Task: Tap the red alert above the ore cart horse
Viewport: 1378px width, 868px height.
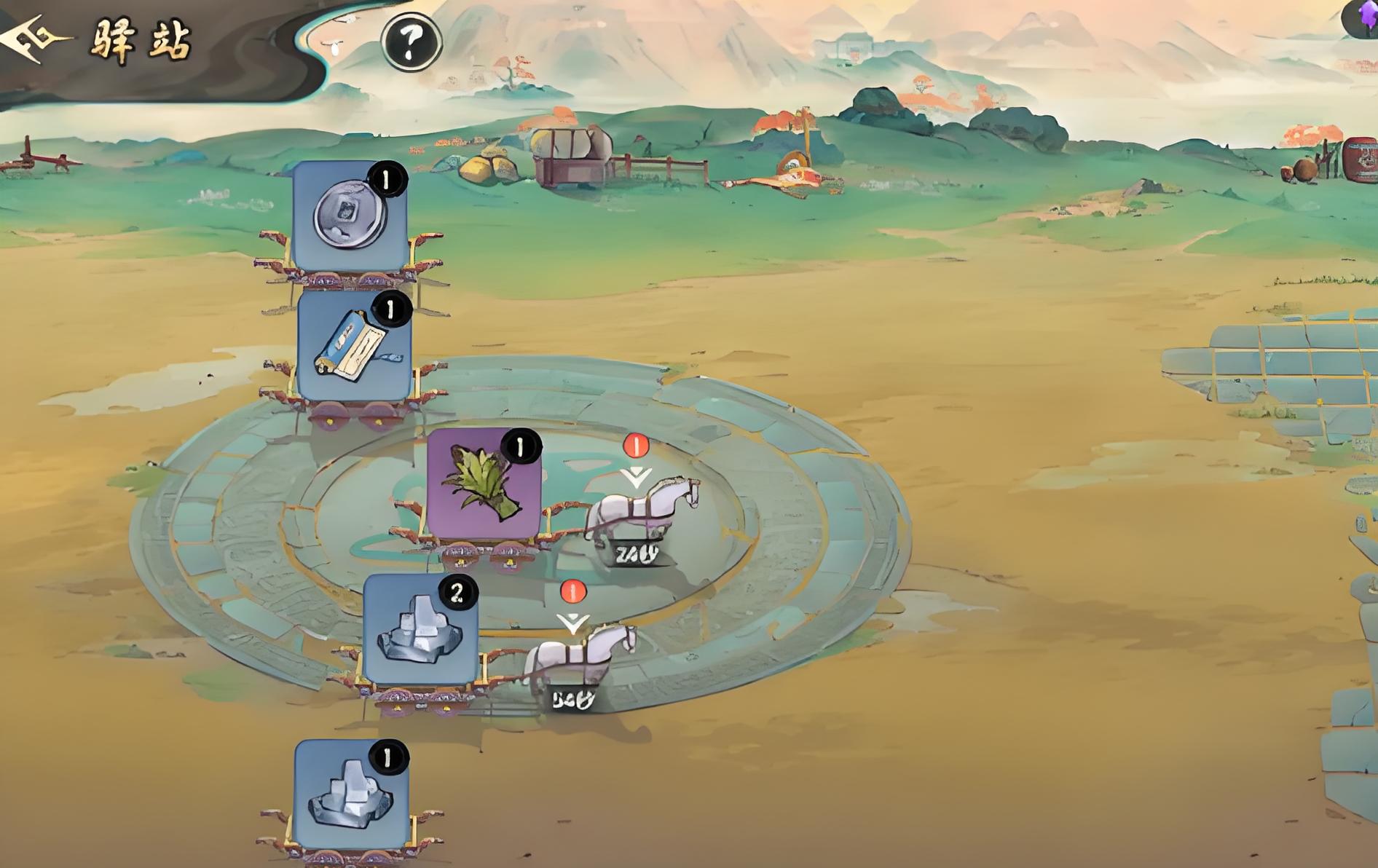Action: click(573, 591)
